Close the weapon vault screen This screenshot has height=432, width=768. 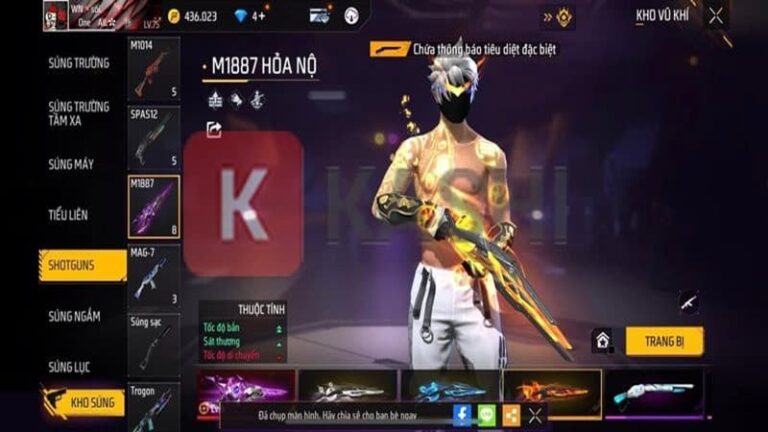[x=715, y=15]
